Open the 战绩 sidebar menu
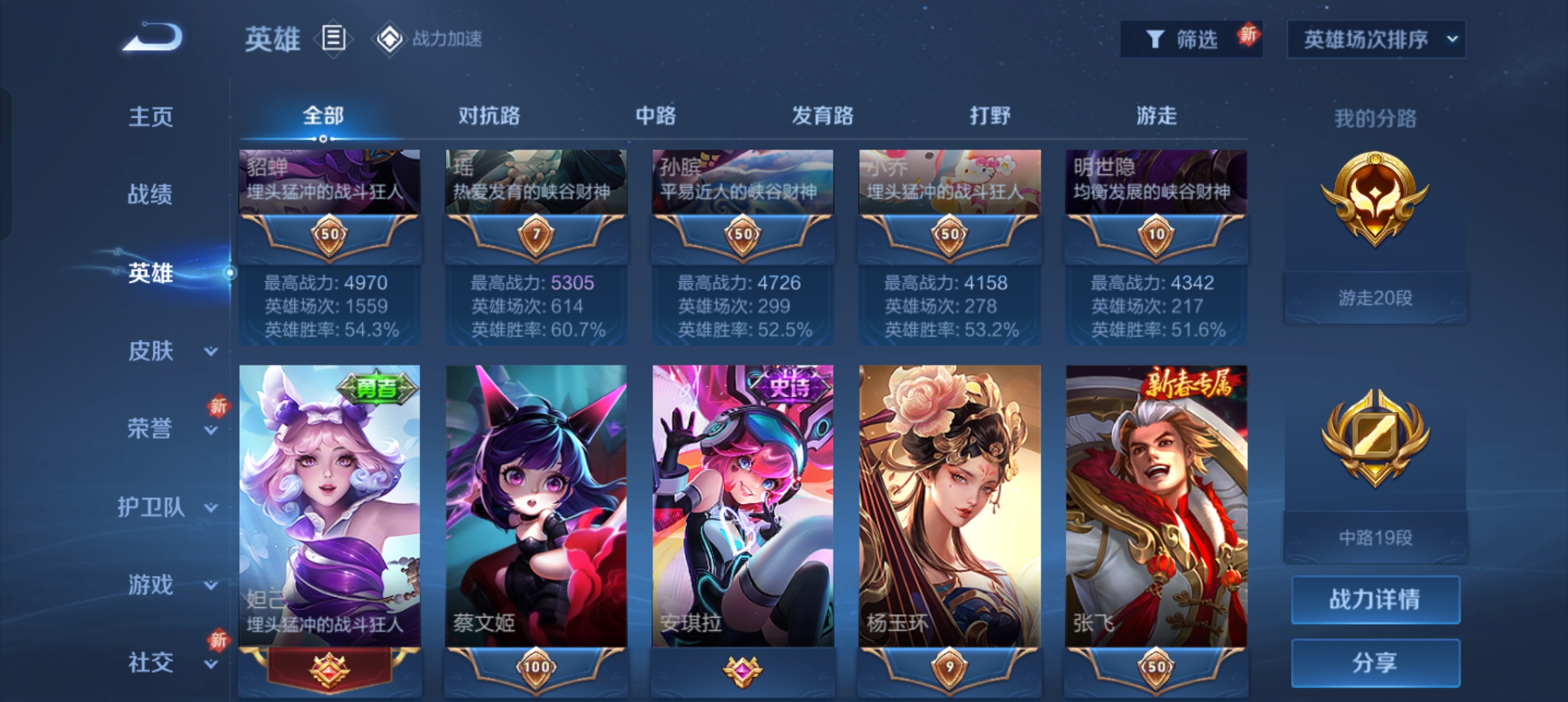 click(x=150, y=194)
